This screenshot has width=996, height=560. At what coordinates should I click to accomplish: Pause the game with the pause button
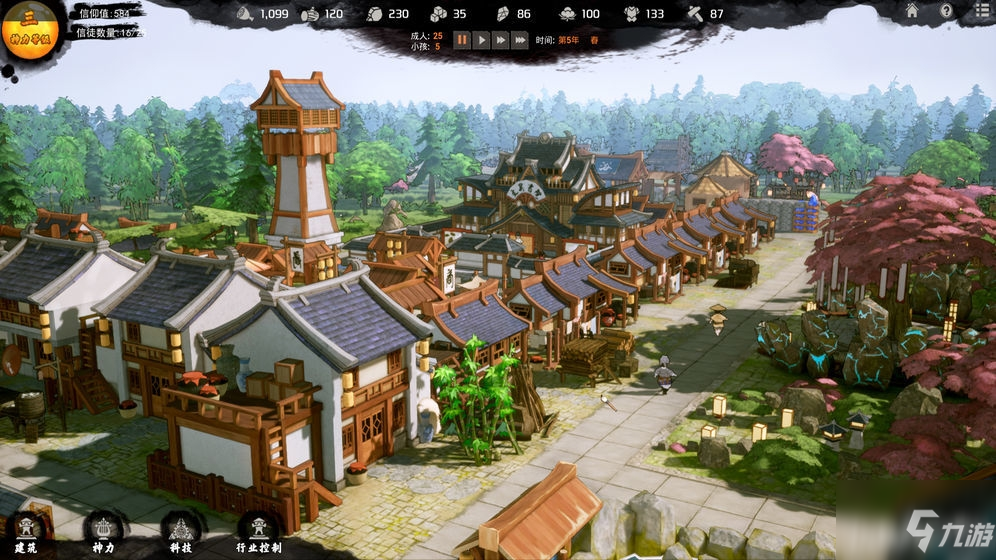point(462,40)
